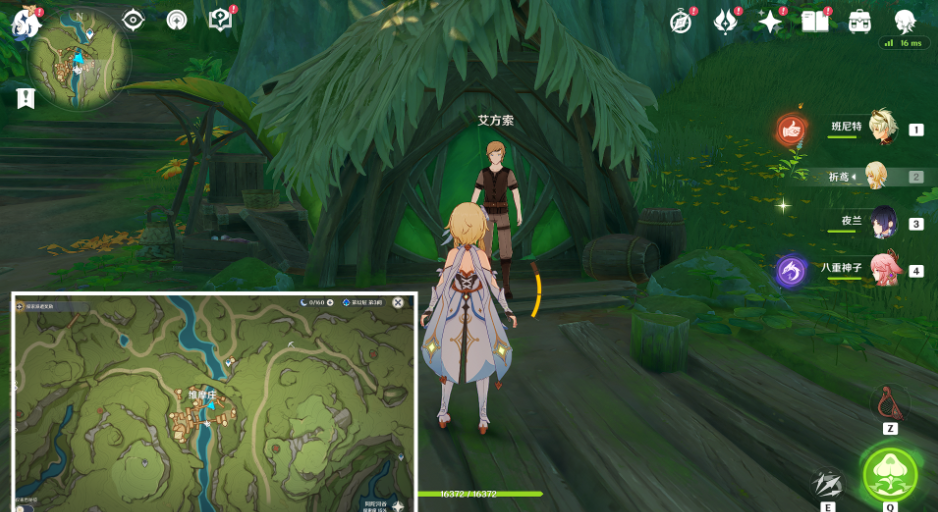
Task: Switch to party member 八重神子
Action: [882, 269]
